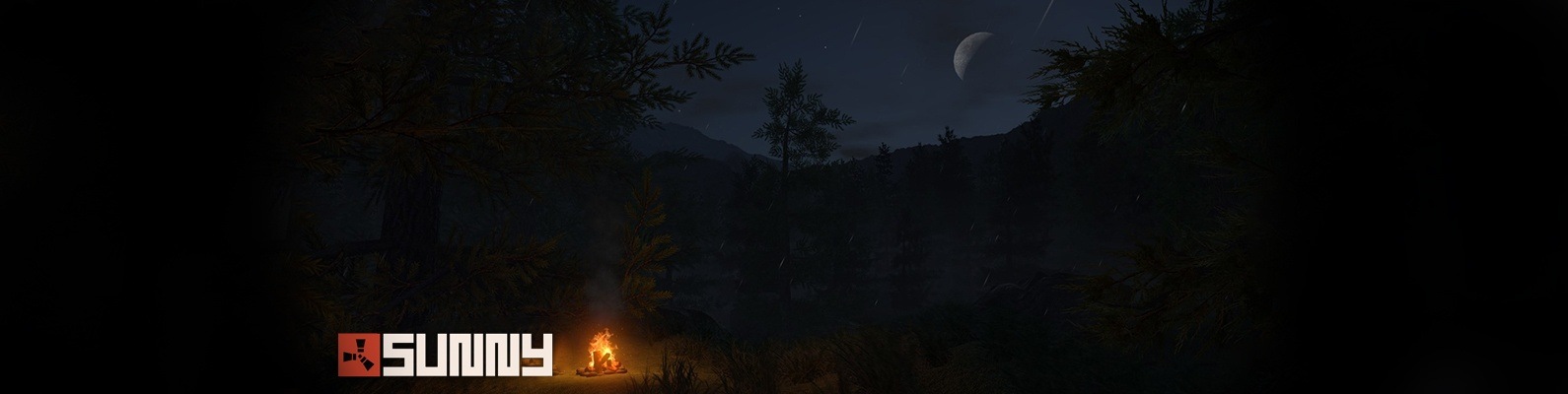Click the Rust SUNNY logo
Image resolution: width=1568 pixels, height=394 pixels.
tap(445, 355)
